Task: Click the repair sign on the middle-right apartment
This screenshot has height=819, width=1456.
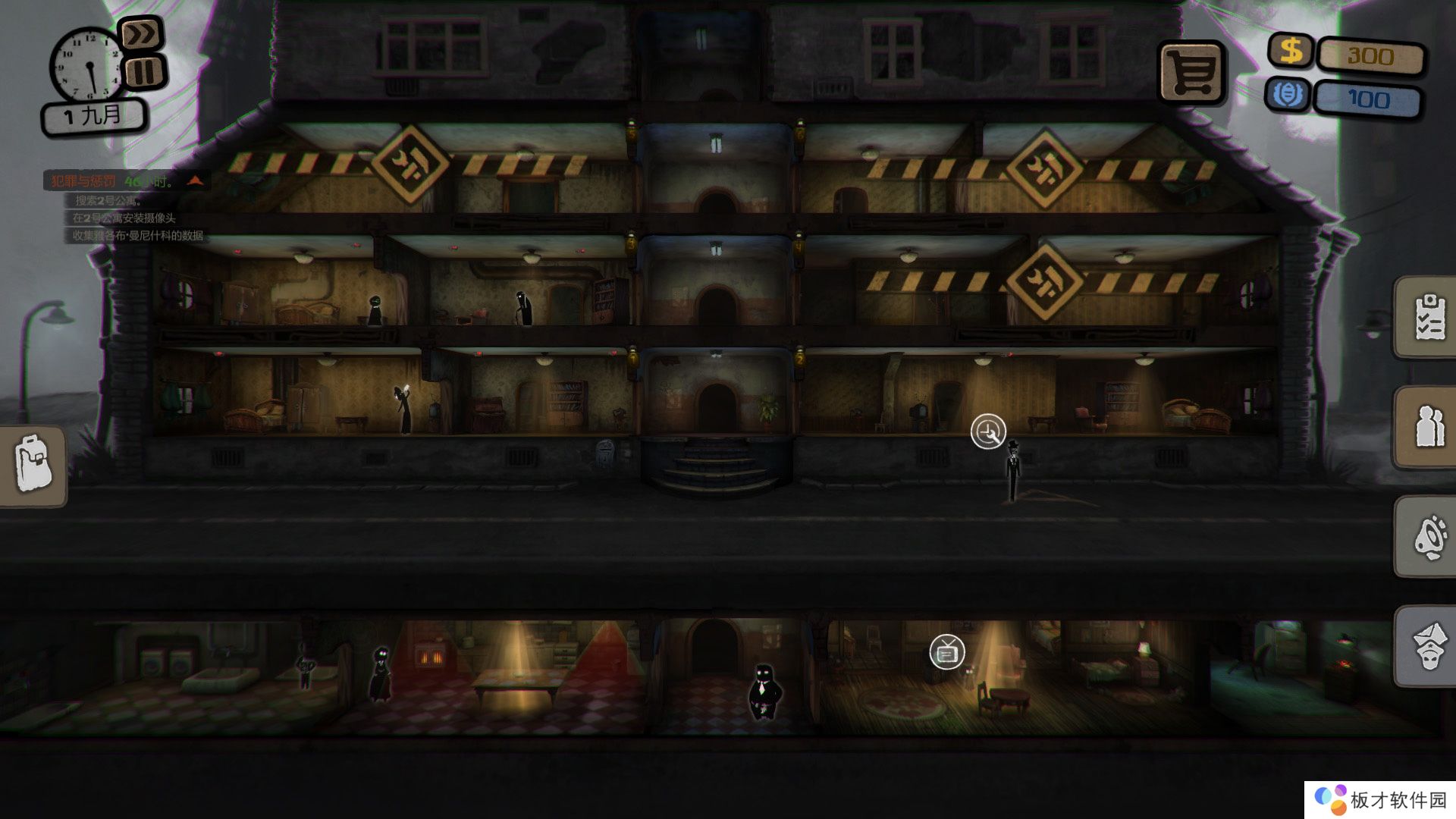Action: coord(1044,281)
